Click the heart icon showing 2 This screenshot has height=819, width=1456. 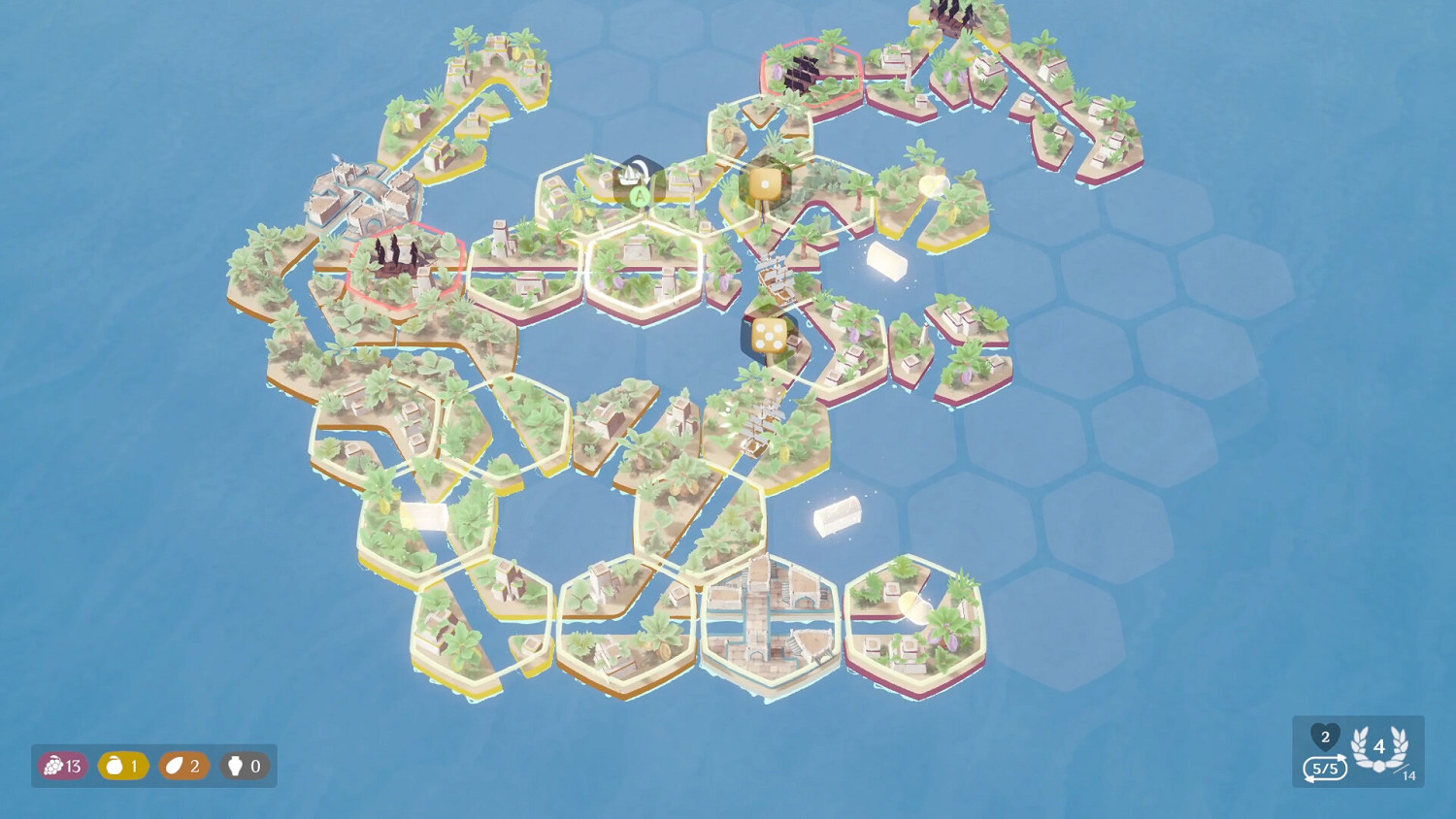tap(1324, 739)
